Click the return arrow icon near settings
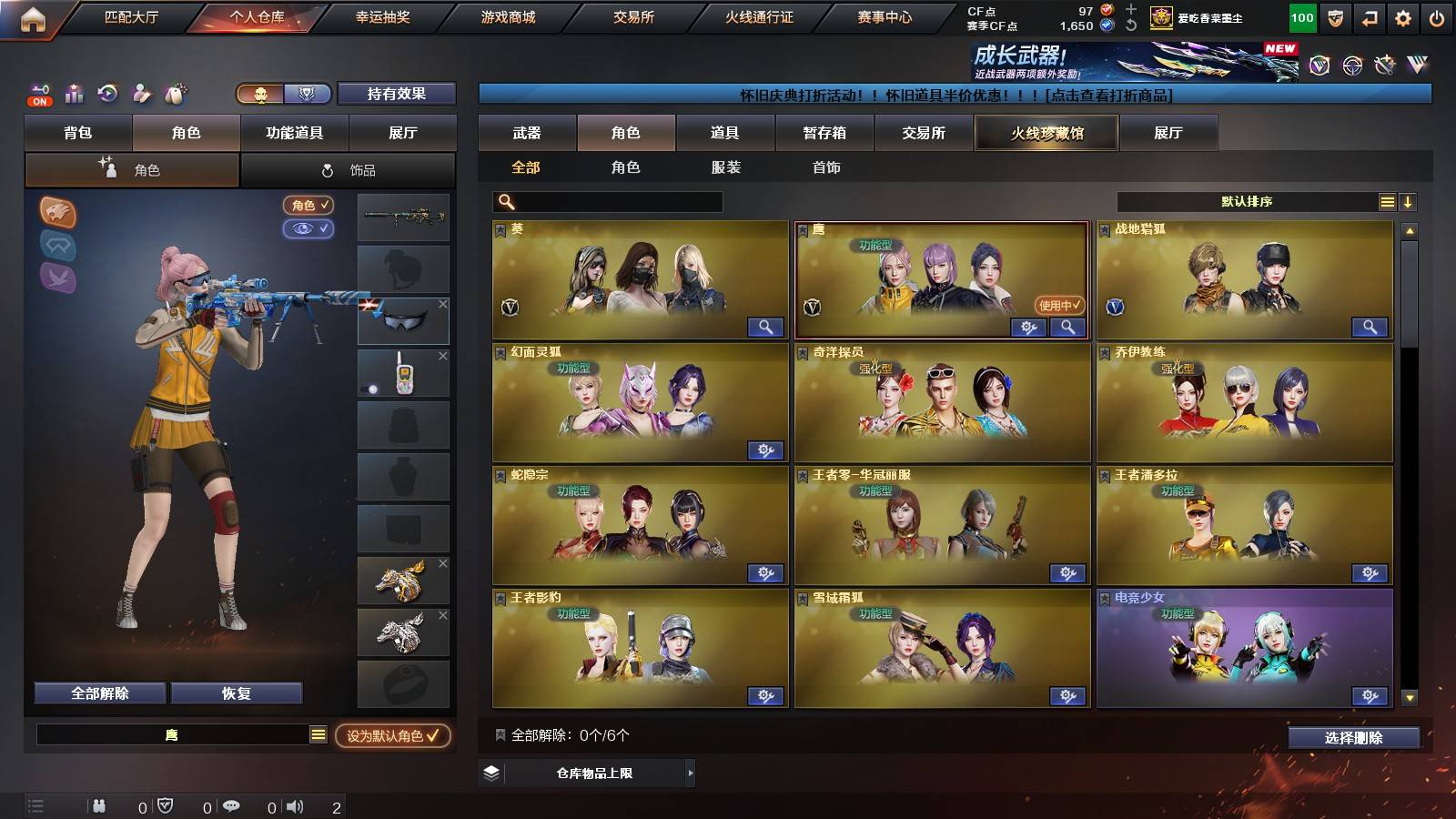The width and height of the screenshot is (1456, 819). coord(1367,15)
